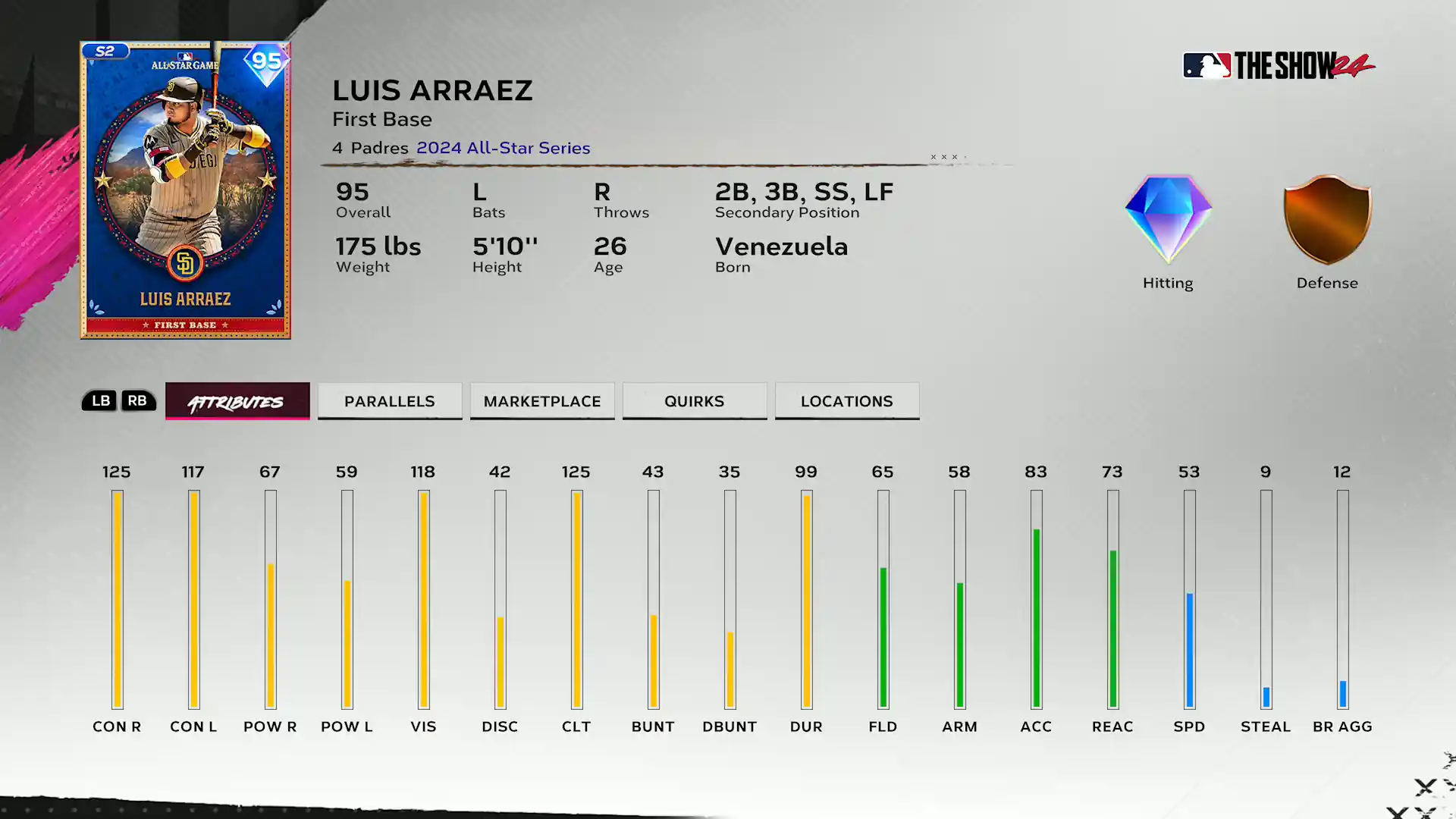Show the Marketplace tab
The image size is (1456, 819).
(542, 401)
